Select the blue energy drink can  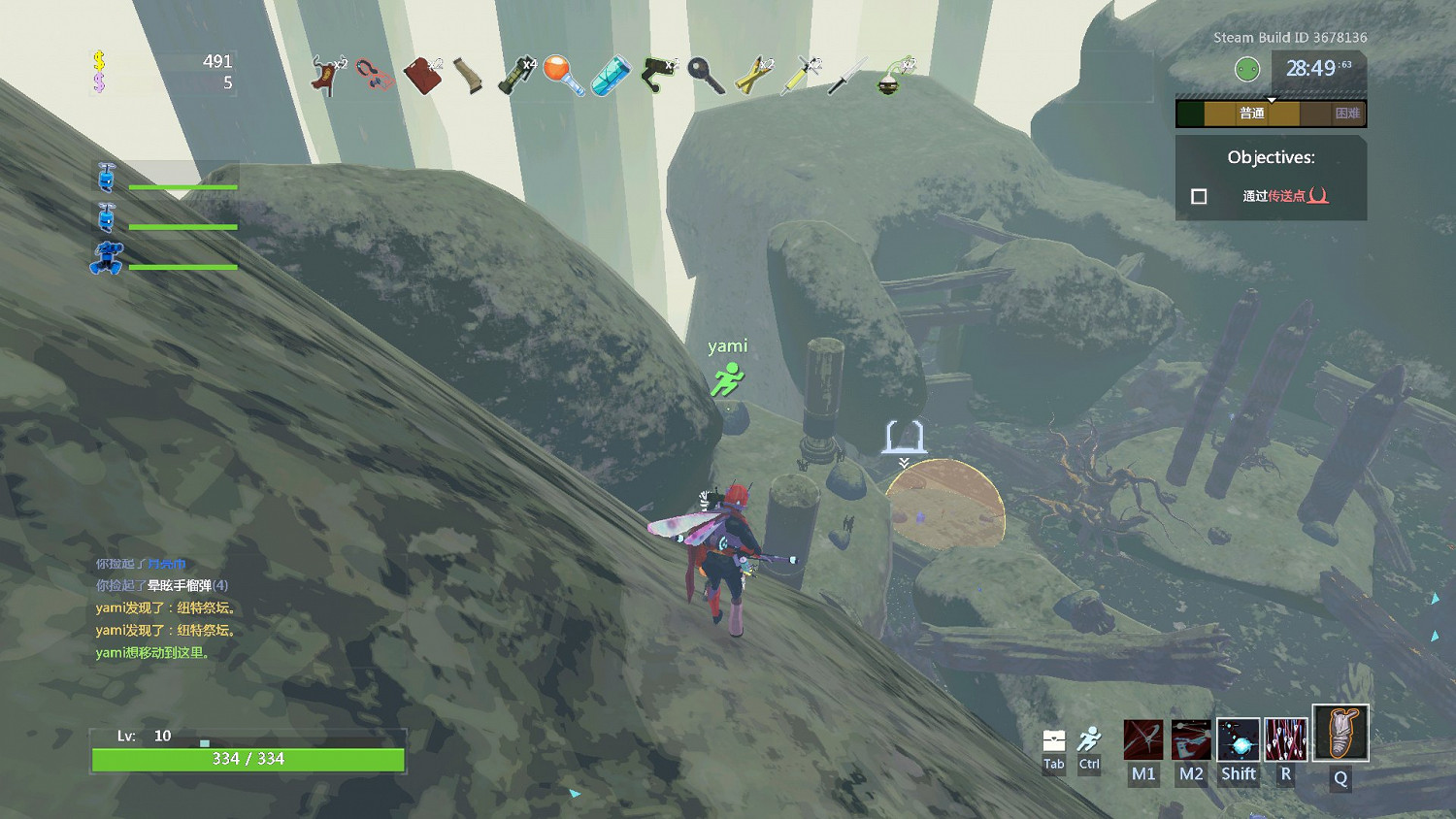612,76
